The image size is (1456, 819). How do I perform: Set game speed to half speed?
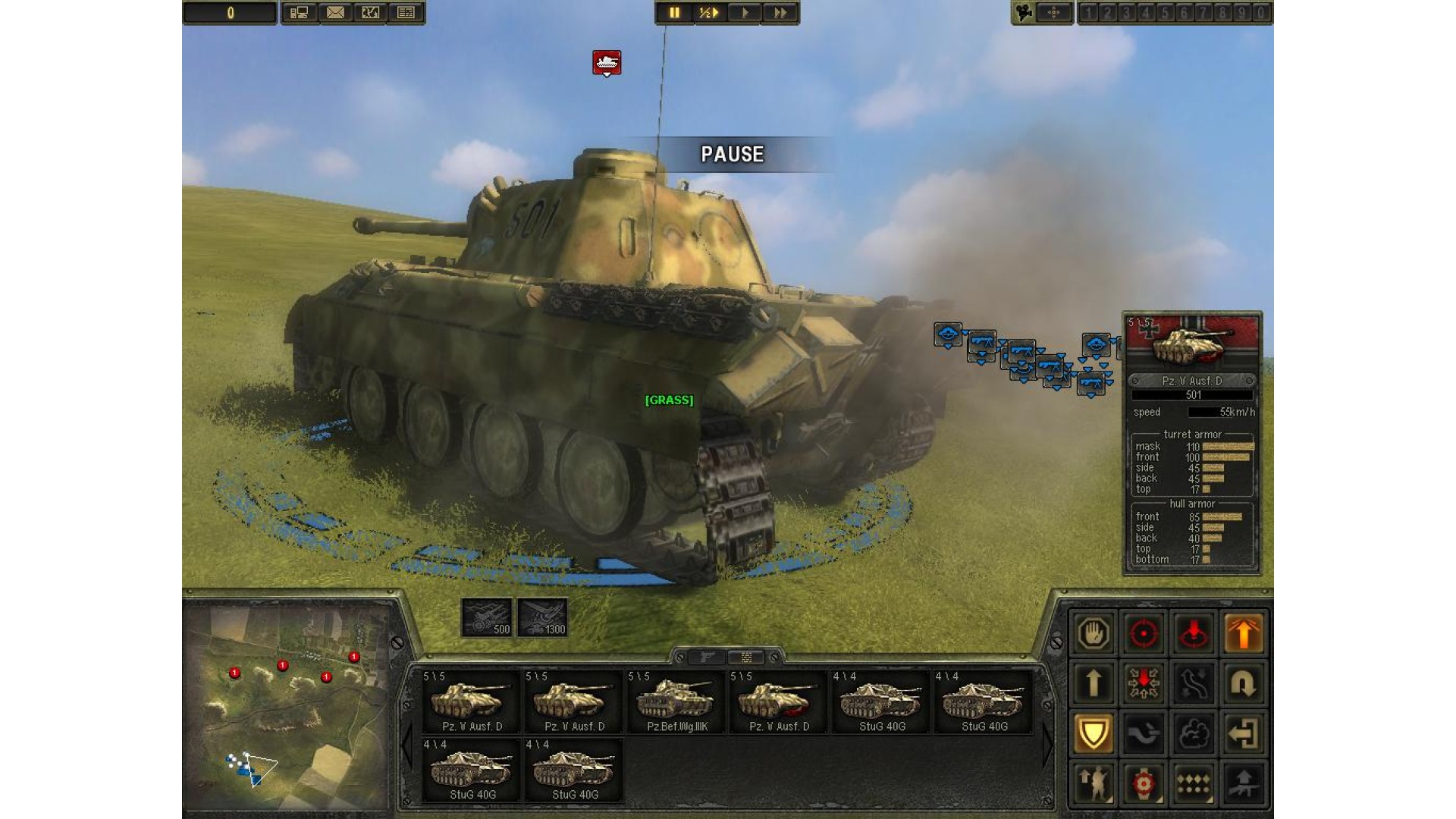point(709,13)
